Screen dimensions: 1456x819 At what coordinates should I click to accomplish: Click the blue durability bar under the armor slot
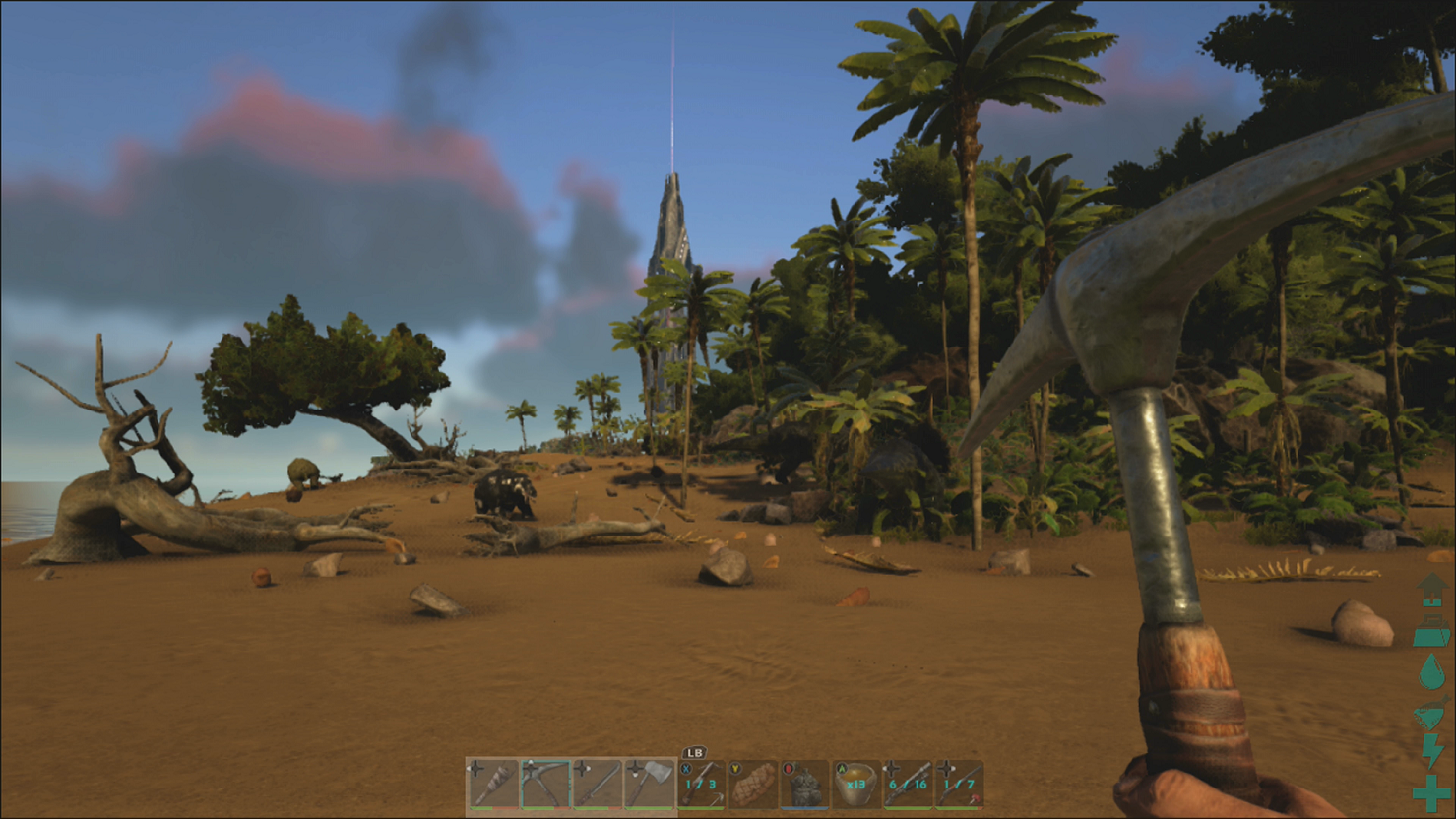pos(803,809)
